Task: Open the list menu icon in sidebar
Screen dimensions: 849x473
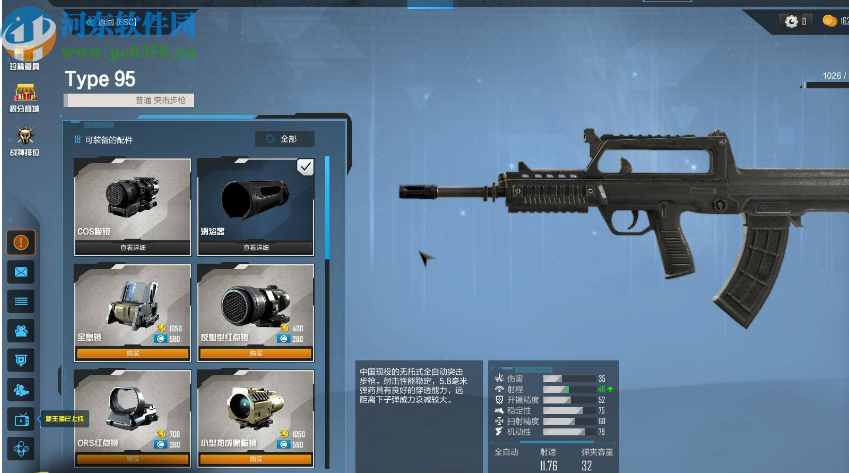Action: (22, 300)
